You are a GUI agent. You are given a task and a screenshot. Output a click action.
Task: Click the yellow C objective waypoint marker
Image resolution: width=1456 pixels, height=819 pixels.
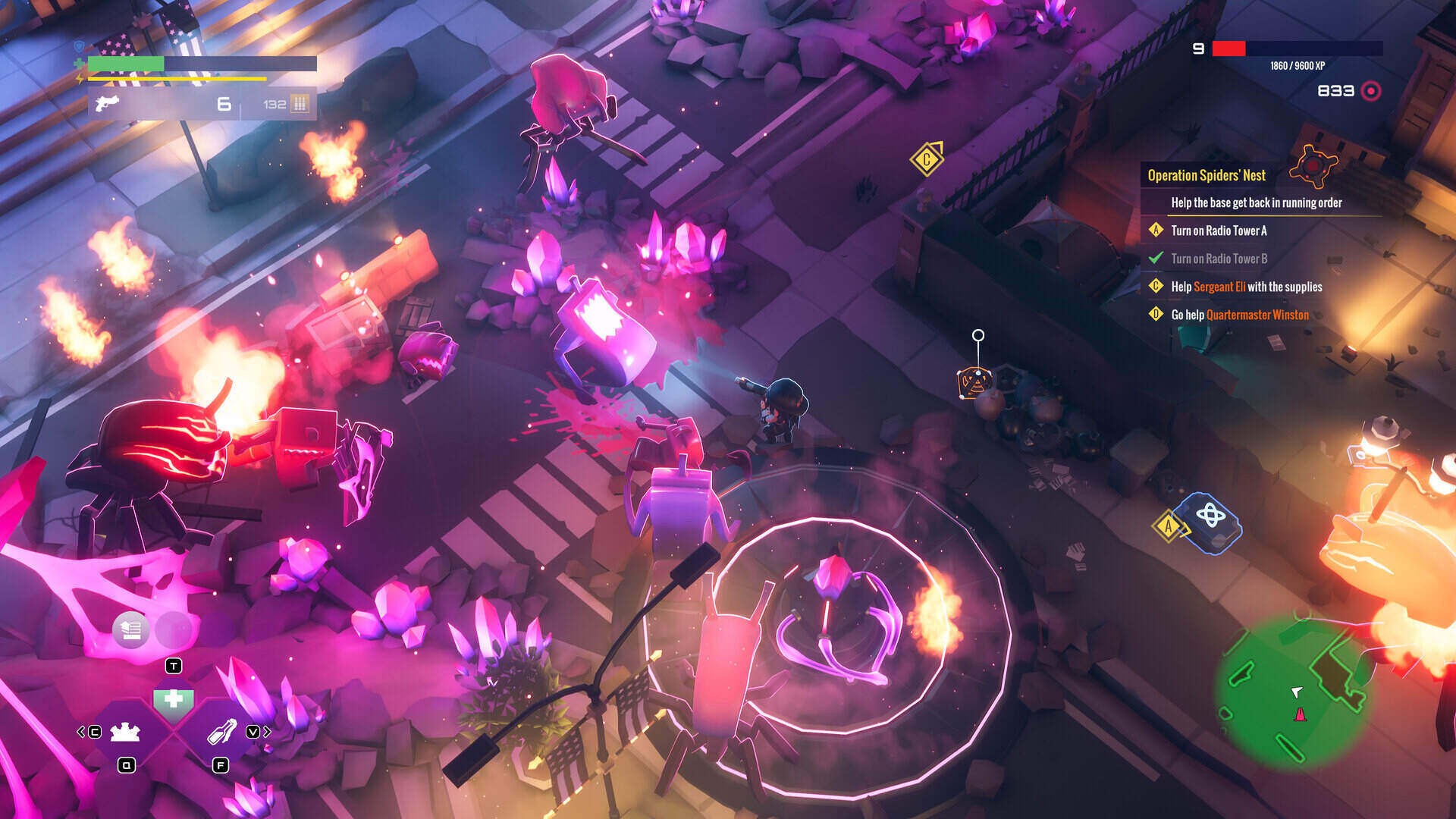(x=926, y=159)
